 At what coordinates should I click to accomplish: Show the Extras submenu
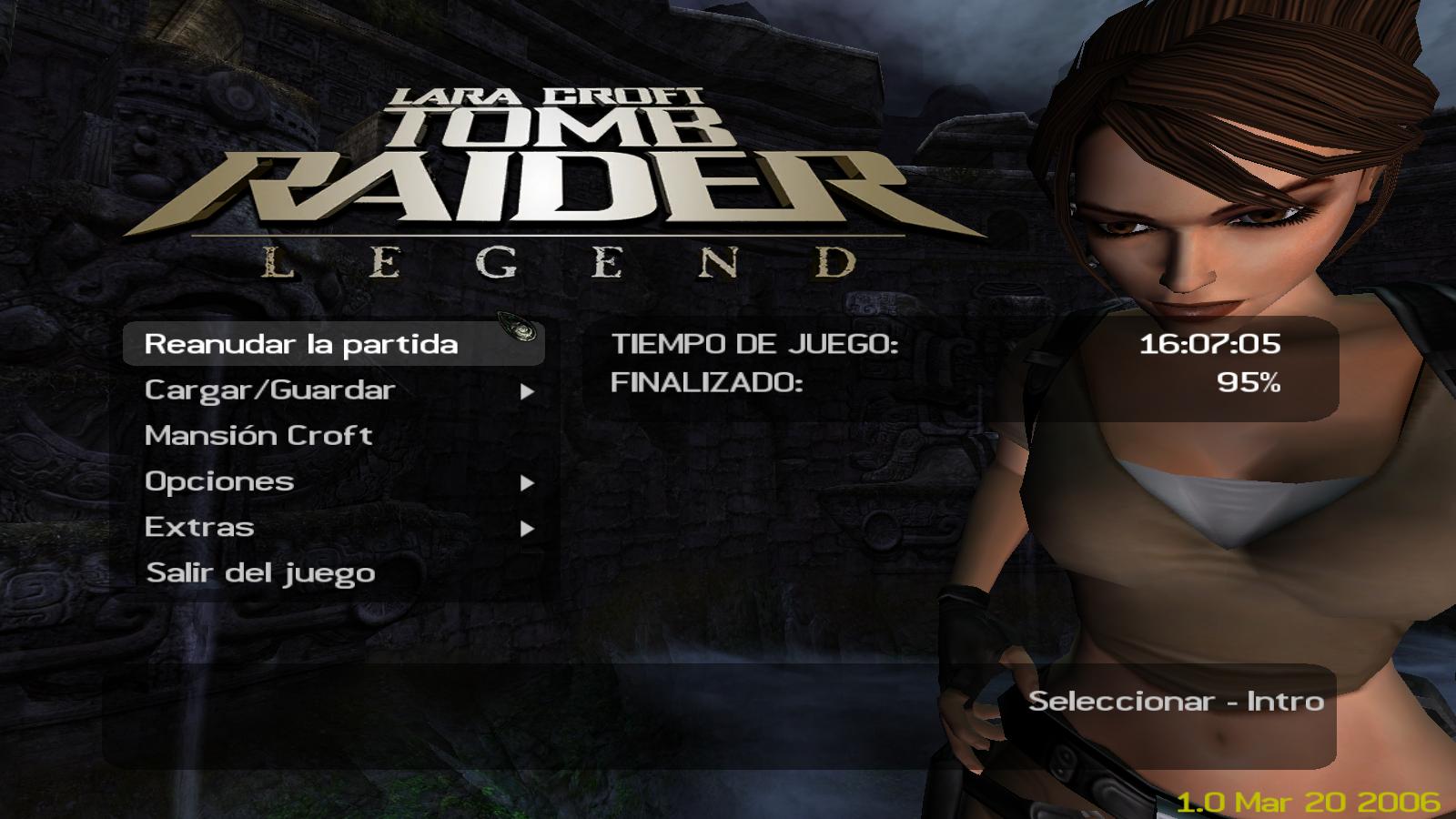click(199, 528)
